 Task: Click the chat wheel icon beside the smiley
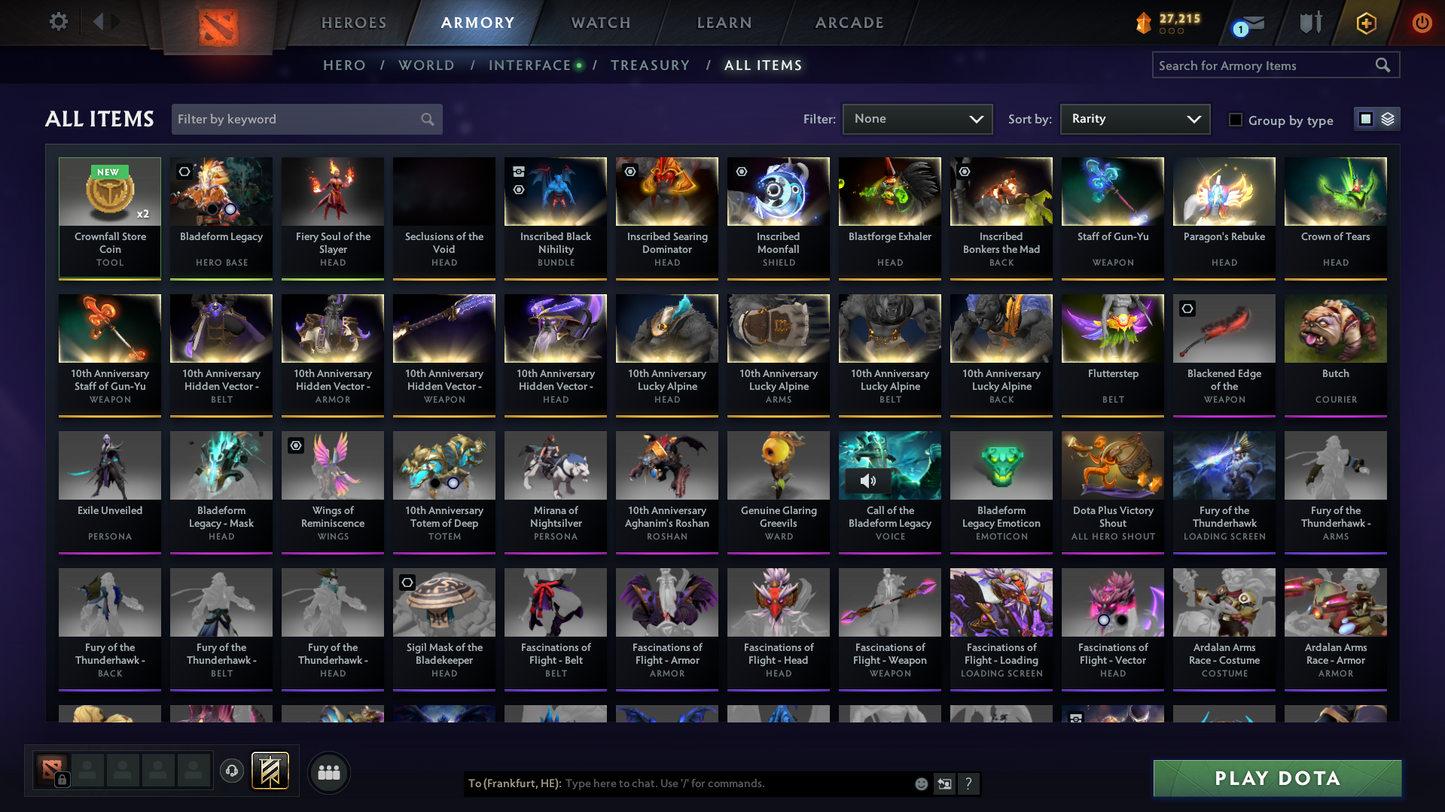coord(944,784)
